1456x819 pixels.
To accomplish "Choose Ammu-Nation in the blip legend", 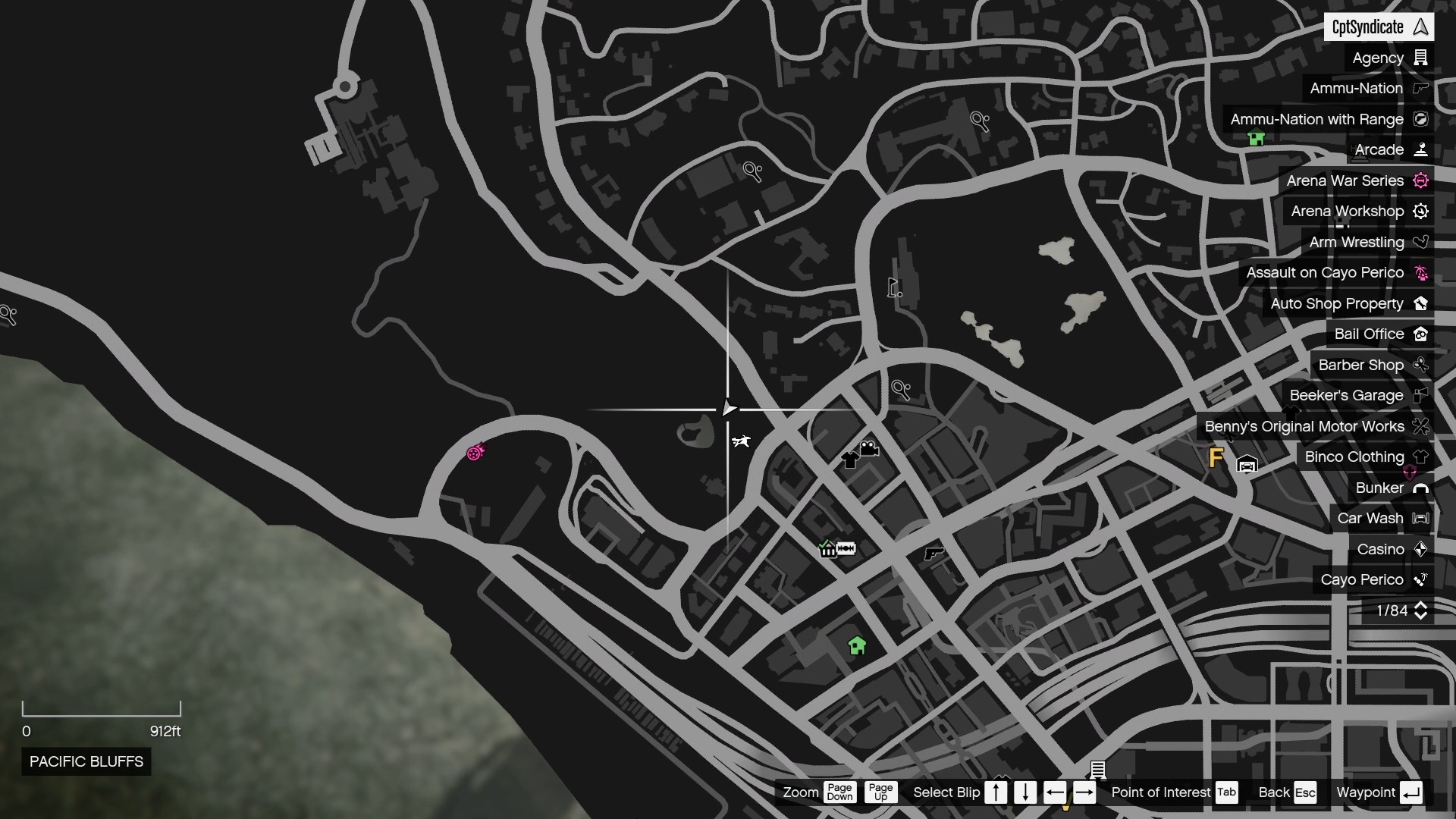I will 1367,89.
